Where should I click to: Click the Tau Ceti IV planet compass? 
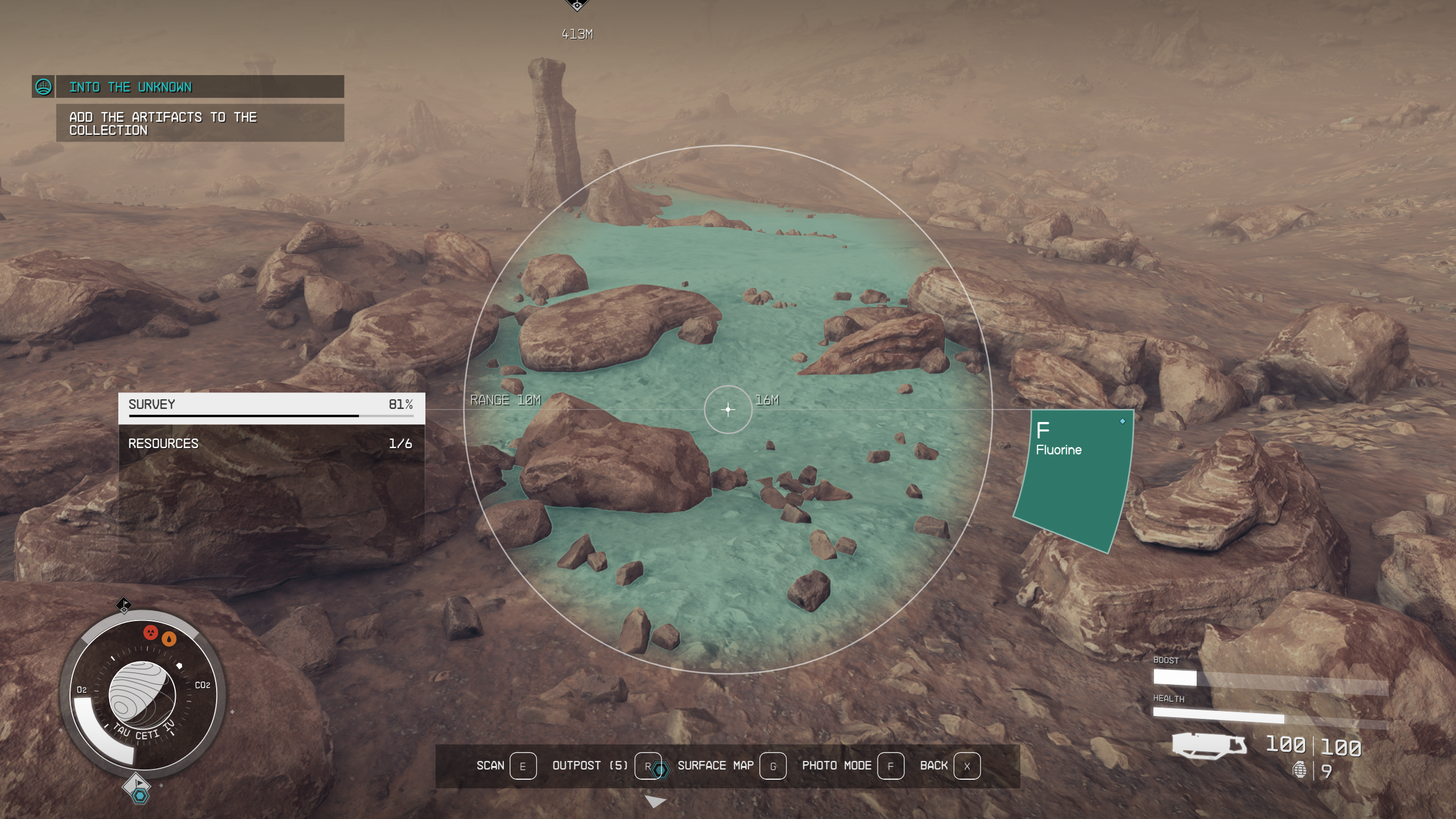click(x=142, y=694)
